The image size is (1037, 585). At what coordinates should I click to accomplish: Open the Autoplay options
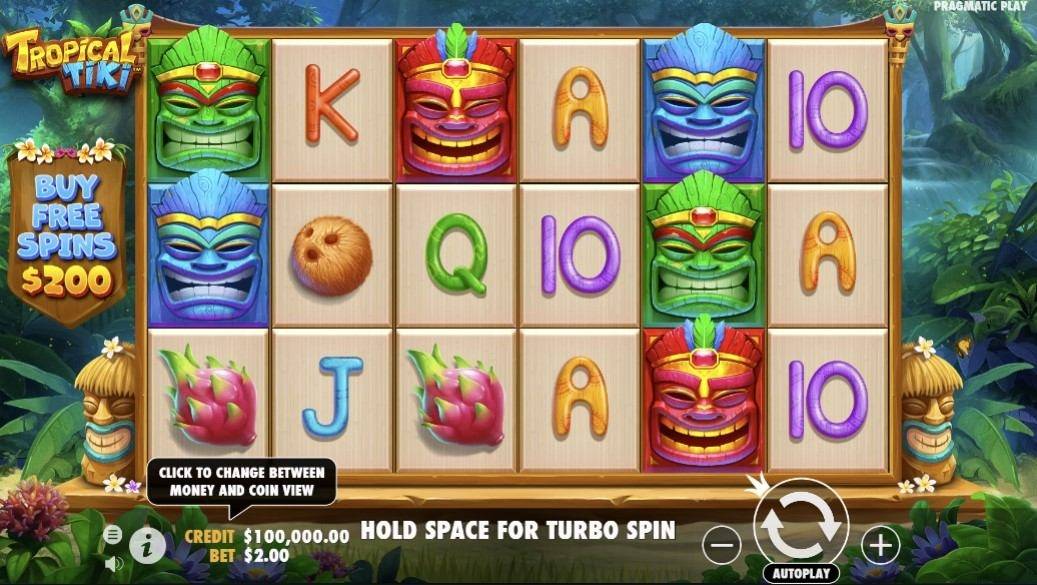coord(800,574)
